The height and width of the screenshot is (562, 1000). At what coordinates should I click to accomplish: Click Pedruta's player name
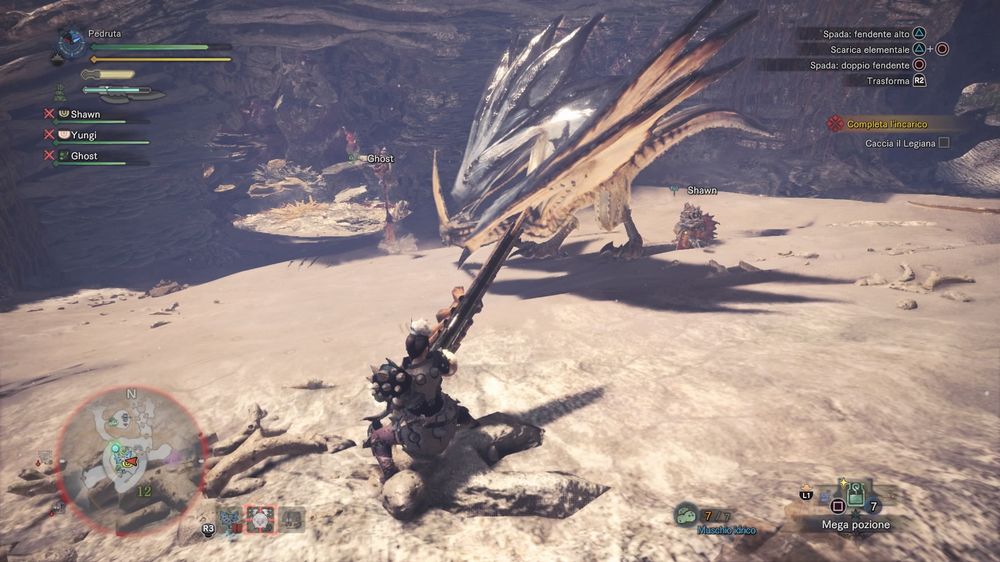click(x=104, y=33)
